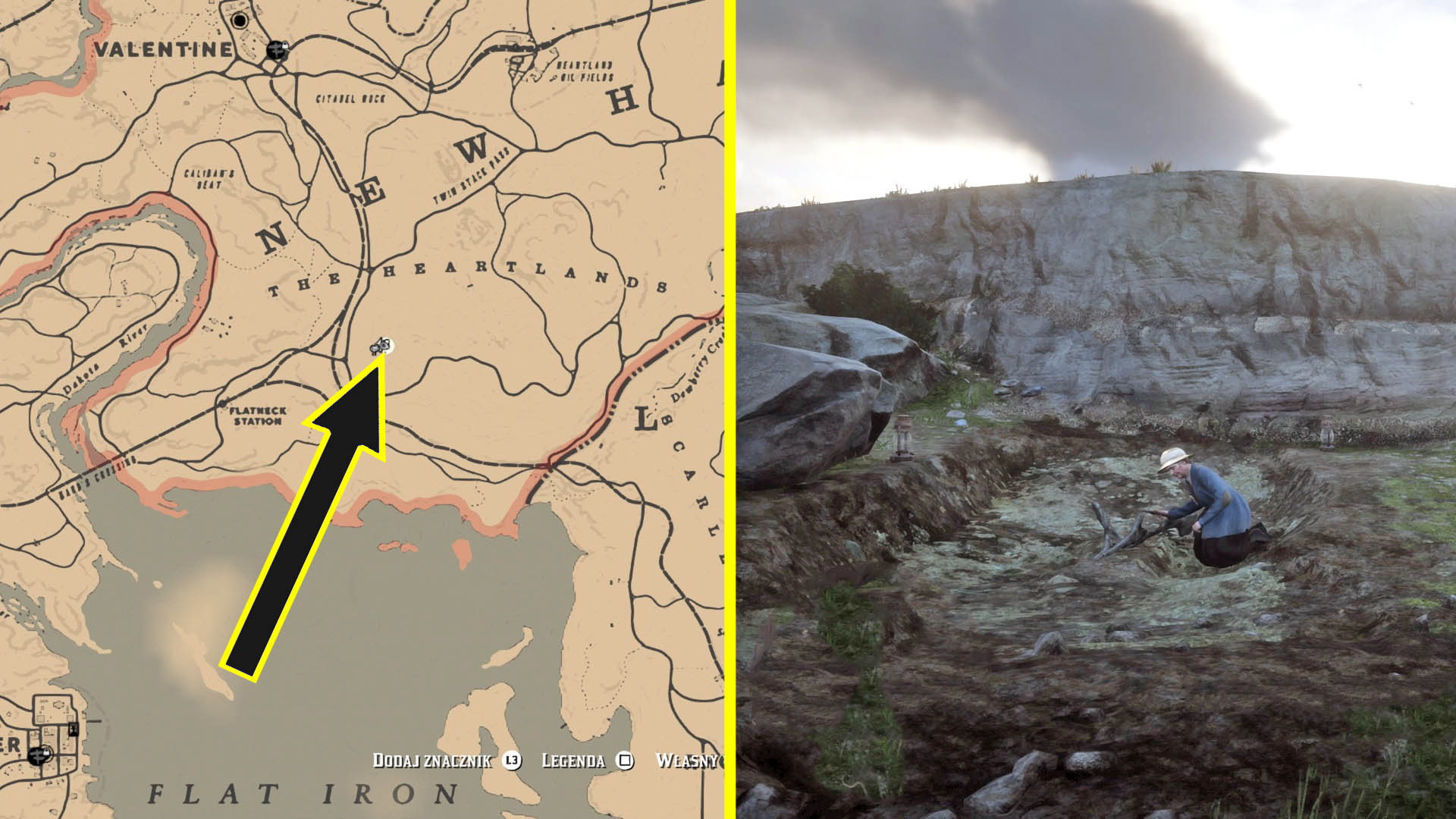Open details of the Flatneck Station label
Image resolution: width=1456 pixels, height=819 pixels.
pyautogui.click(x=256, y=414)
